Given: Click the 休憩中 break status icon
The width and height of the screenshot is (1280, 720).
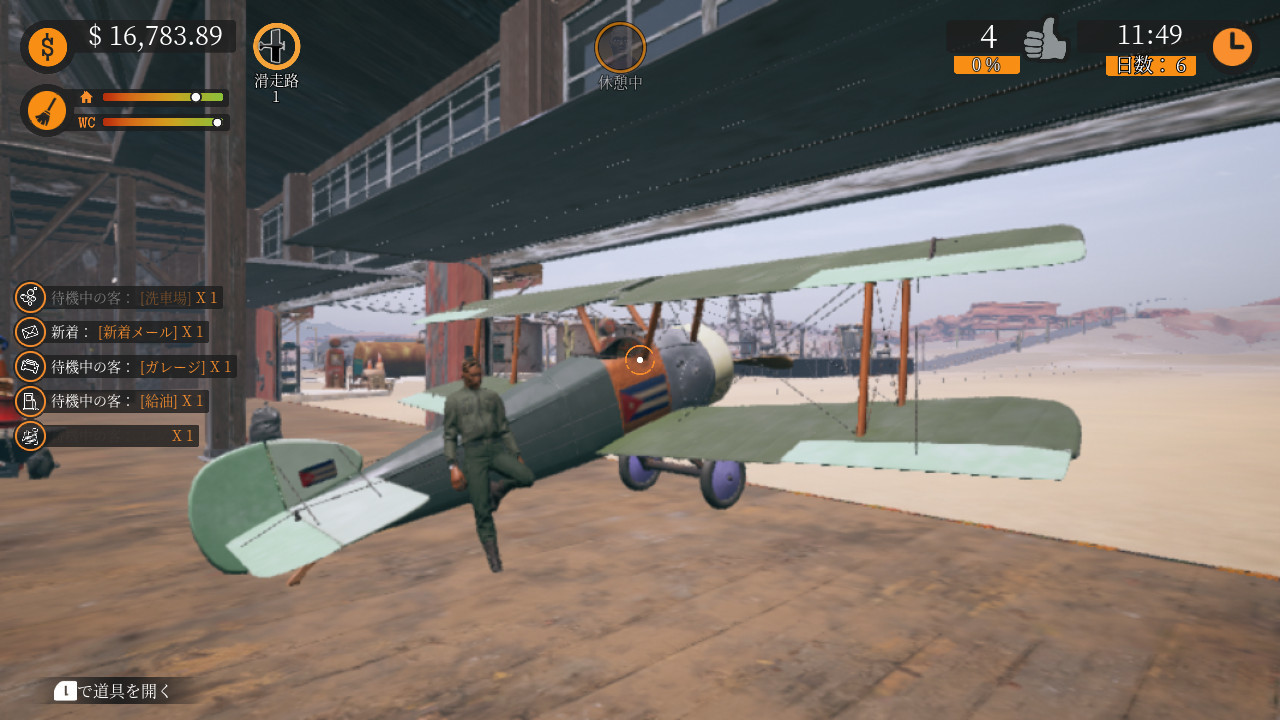Looking at the screenshot, I should pos(620,44).
